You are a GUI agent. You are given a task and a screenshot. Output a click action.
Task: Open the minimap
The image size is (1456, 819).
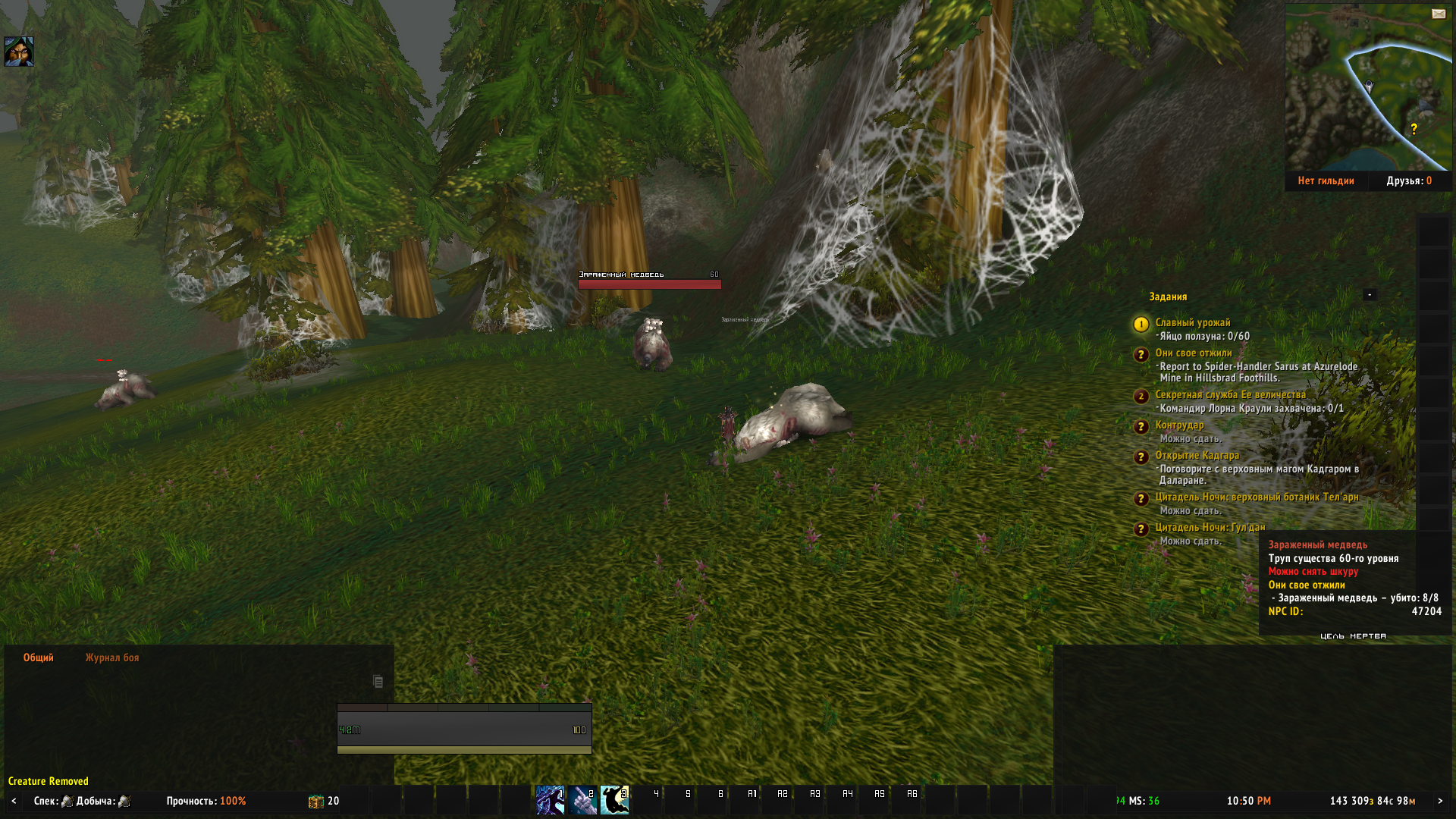pyautogui.click(x=1367, y=87)
